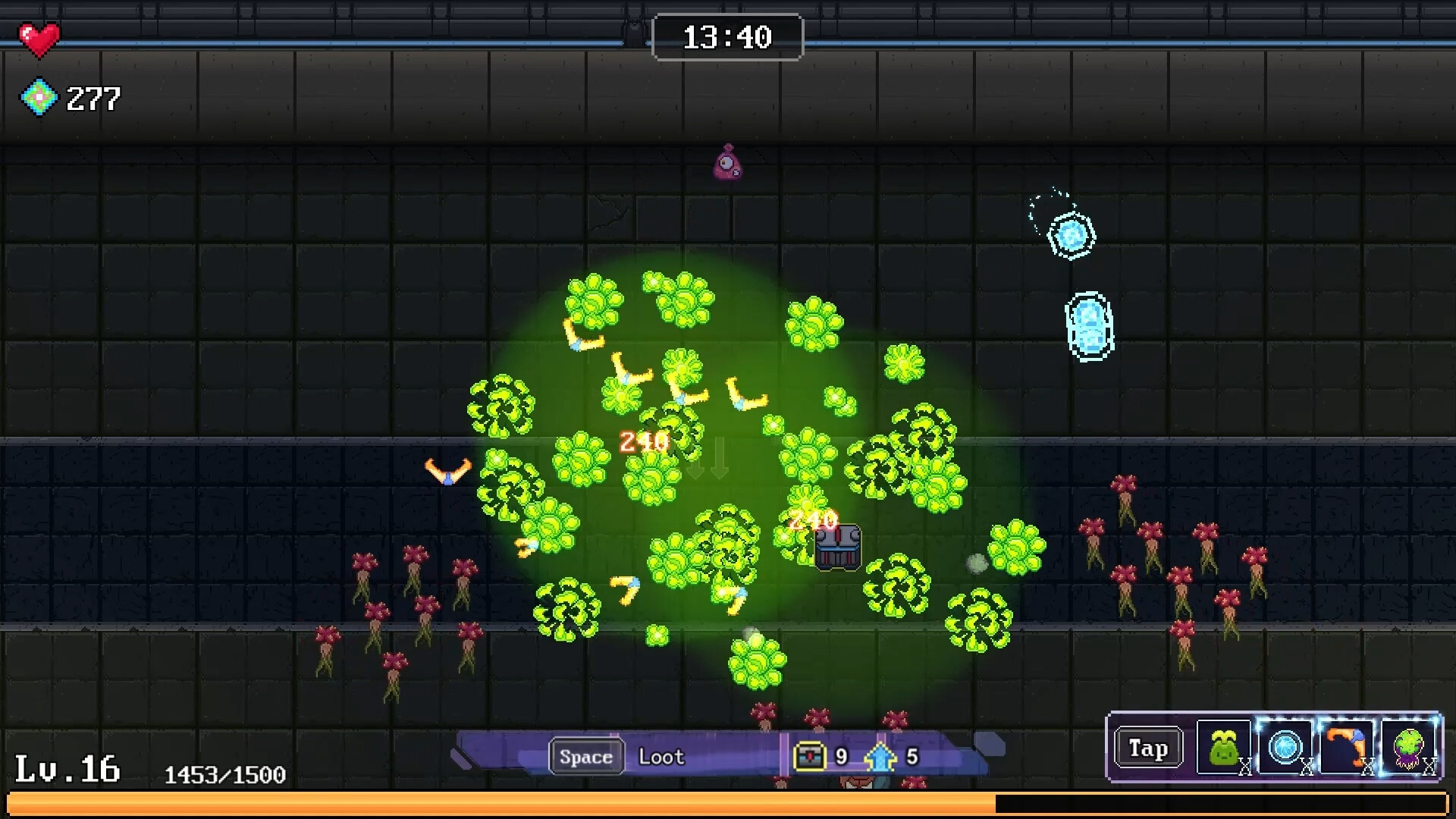Select the green slime ability slot

1223,748
